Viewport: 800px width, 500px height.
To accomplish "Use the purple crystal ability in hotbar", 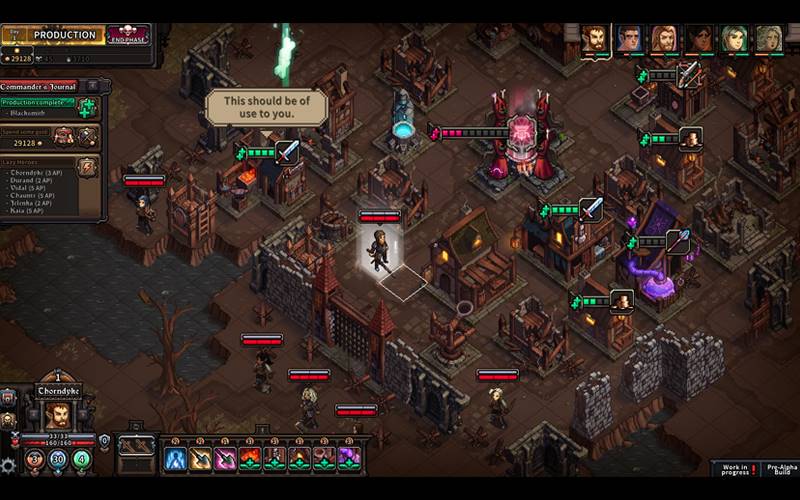I will (349, 458).
